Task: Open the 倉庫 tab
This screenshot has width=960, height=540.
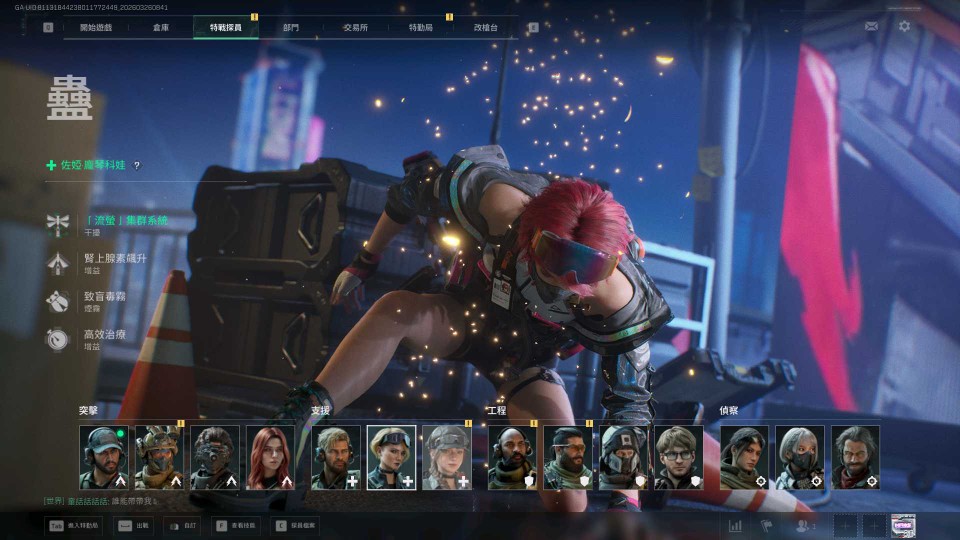Action: pyautogui.click(x=161, y=28)
